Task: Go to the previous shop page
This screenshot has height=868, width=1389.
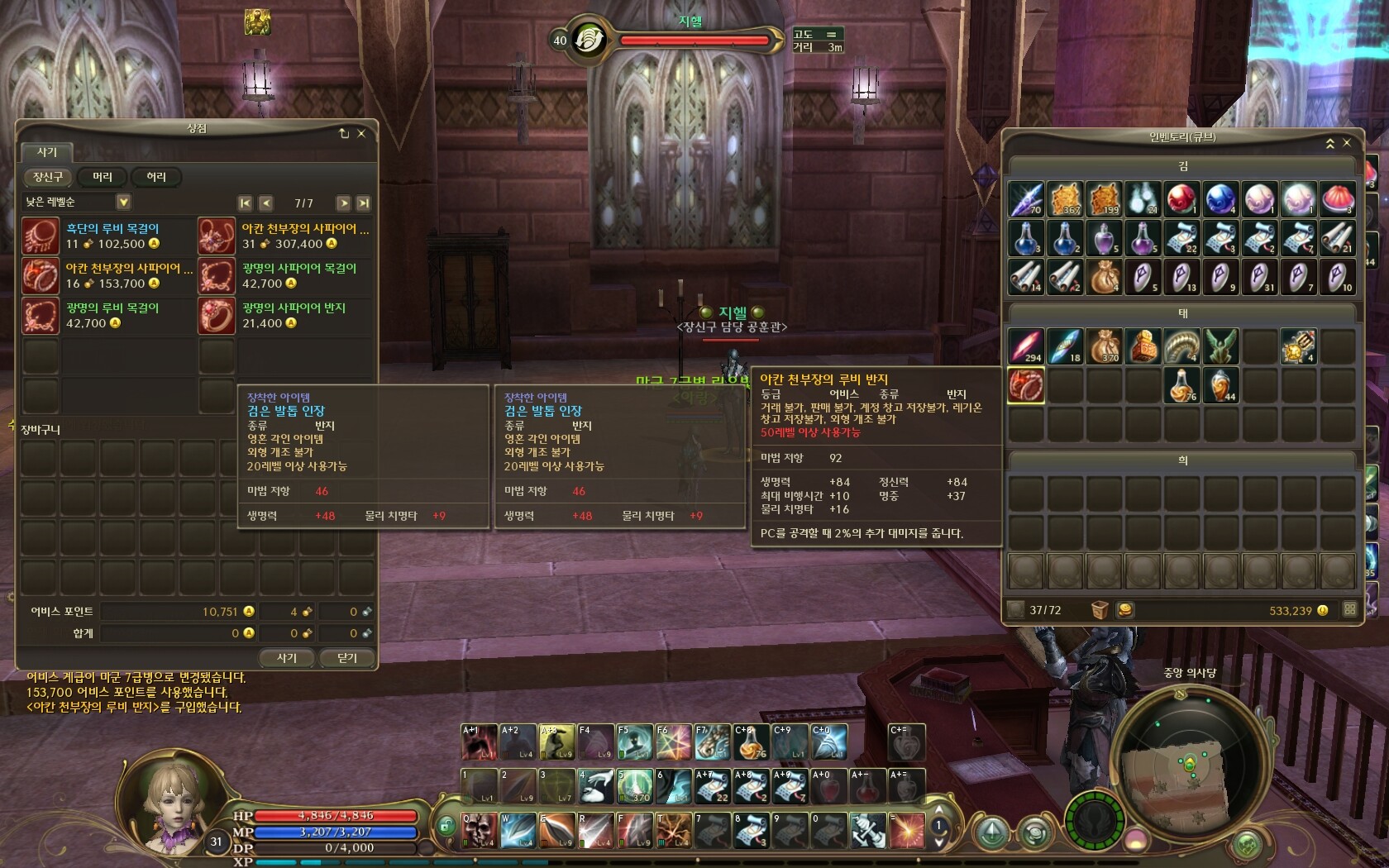Action: (x=265, y=203)
